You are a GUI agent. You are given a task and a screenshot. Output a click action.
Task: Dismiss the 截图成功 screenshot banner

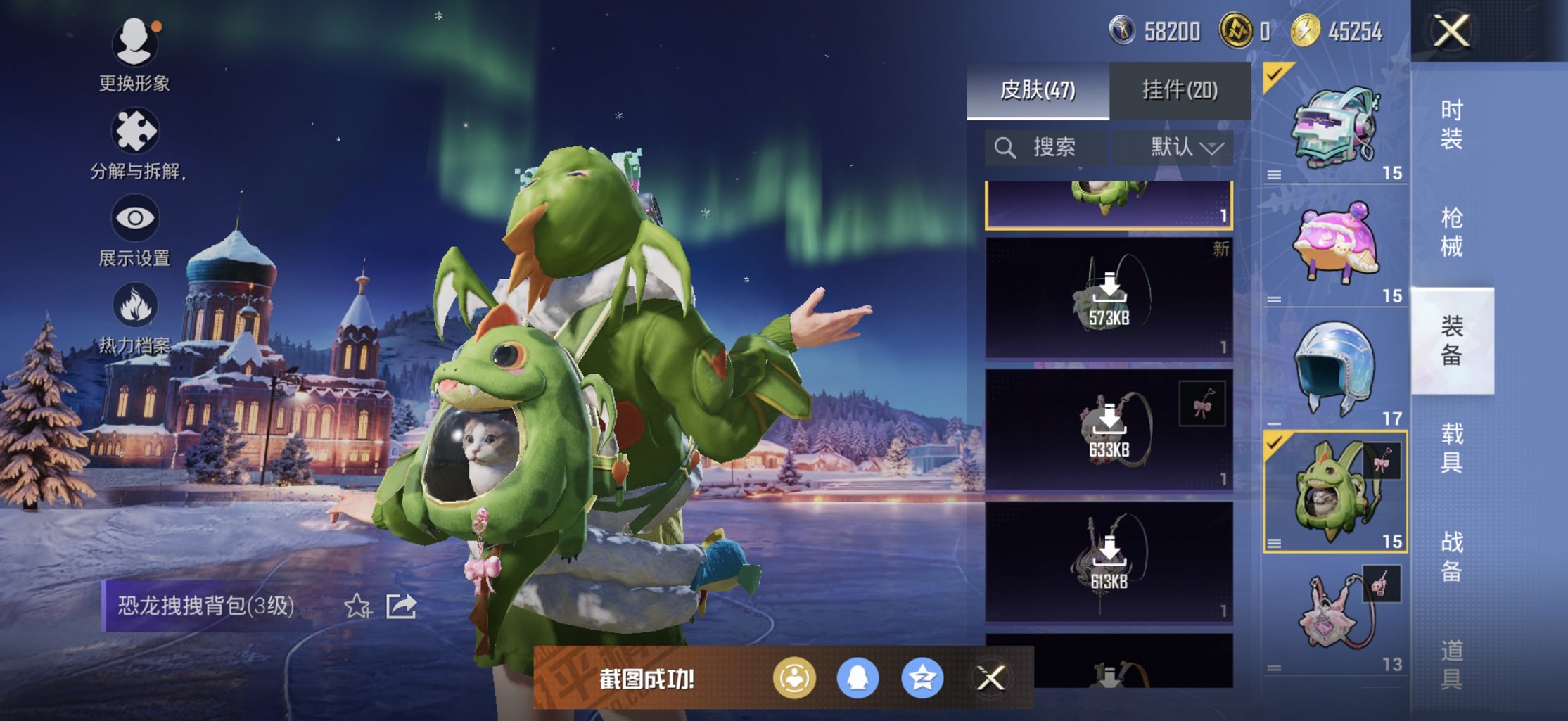click(x=990, y=678)
